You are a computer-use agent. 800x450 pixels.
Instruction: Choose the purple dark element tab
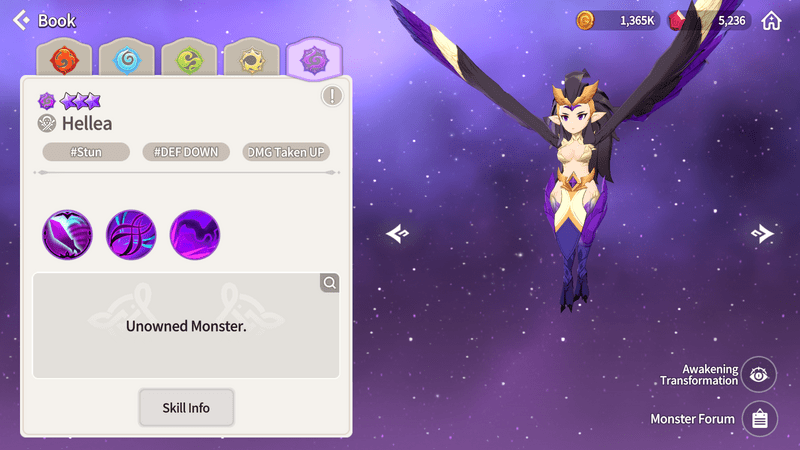pos(315,60)
